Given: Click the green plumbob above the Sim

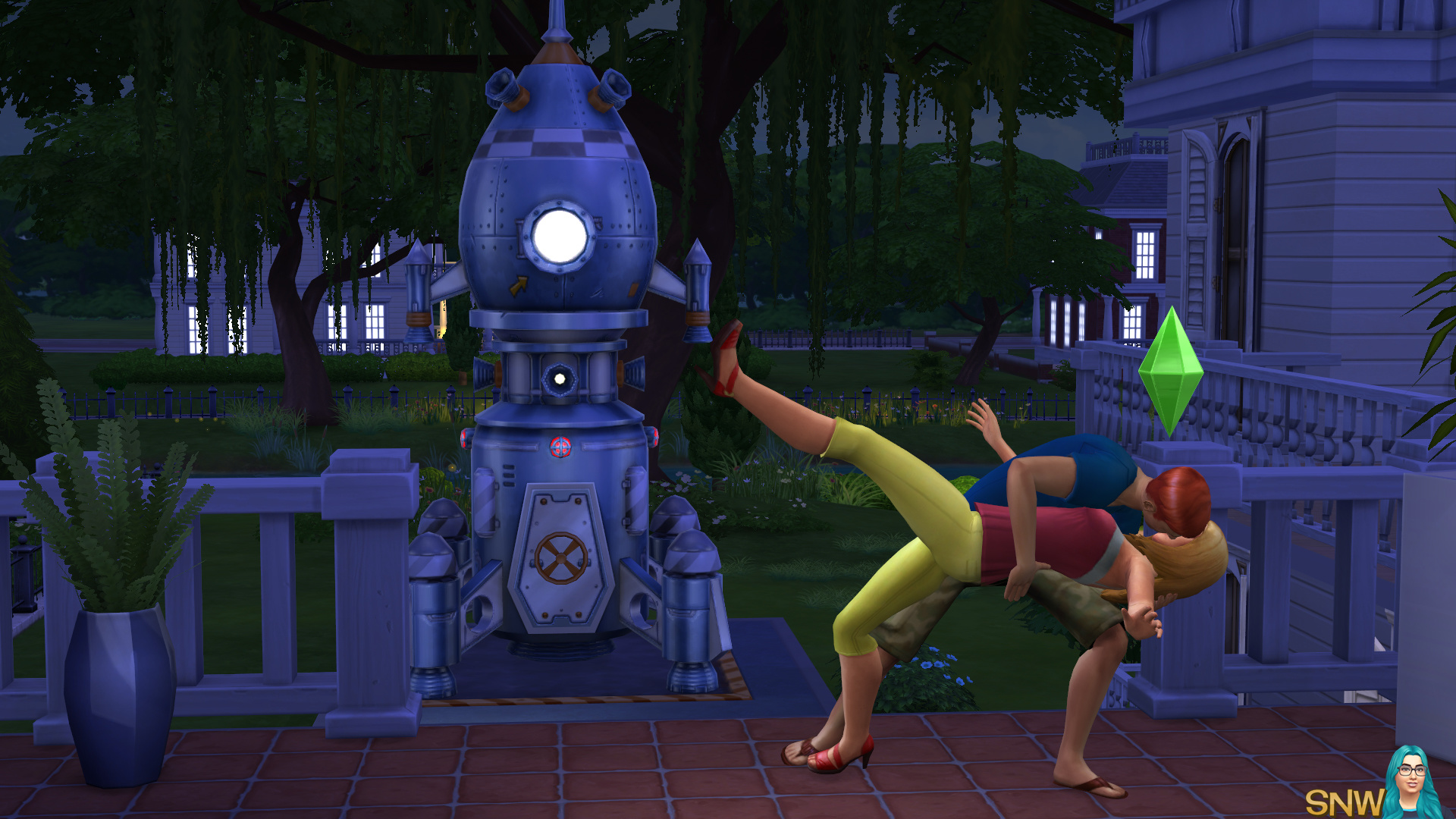Looking at the screenshot, I should (x=1171, y=371).
